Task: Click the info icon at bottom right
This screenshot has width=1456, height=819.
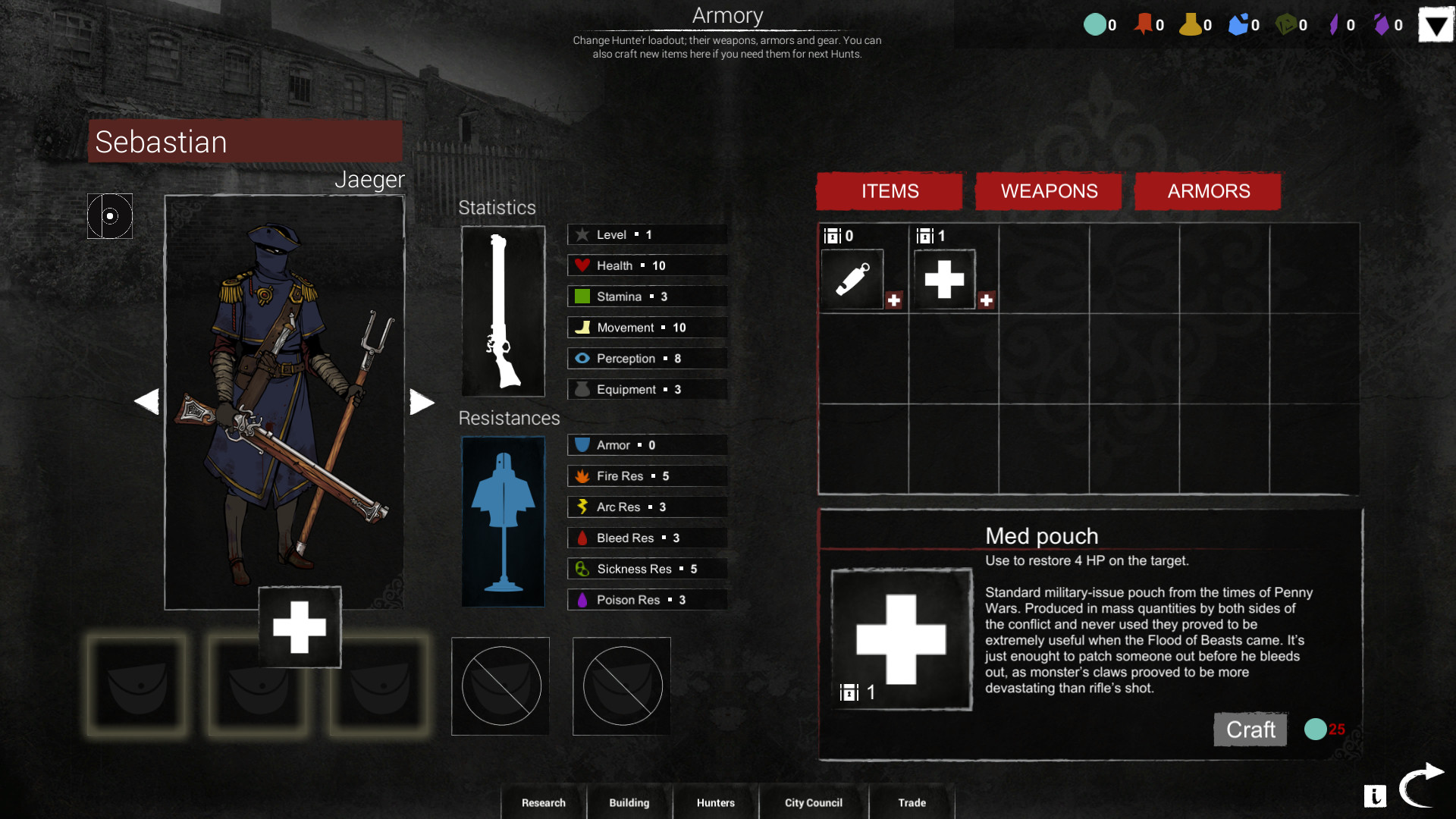Action: (1376, 796)
